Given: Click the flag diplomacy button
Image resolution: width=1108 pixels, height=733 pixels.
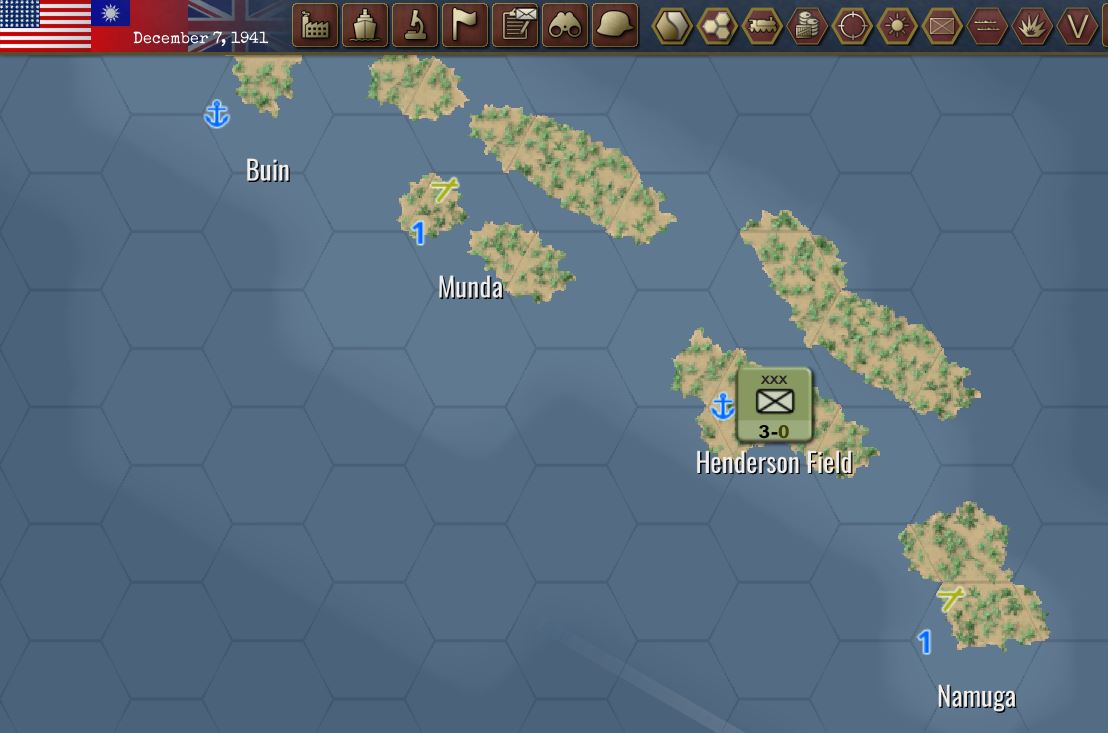Looking at the screenshot, I should pos(465,26).
